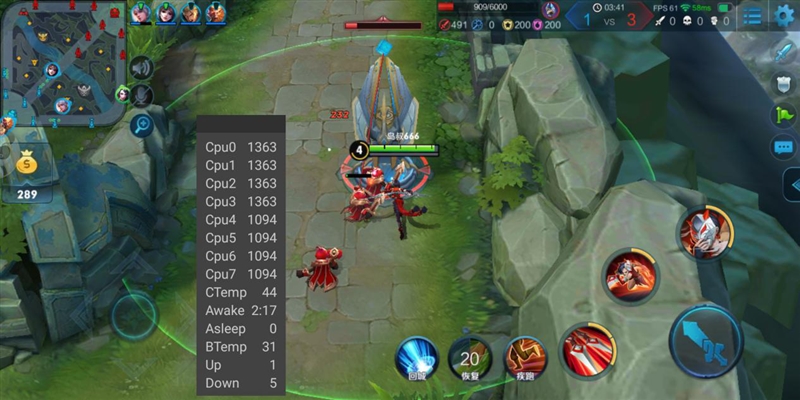Use the restore (恢复) heal ability

coord(470,358)
